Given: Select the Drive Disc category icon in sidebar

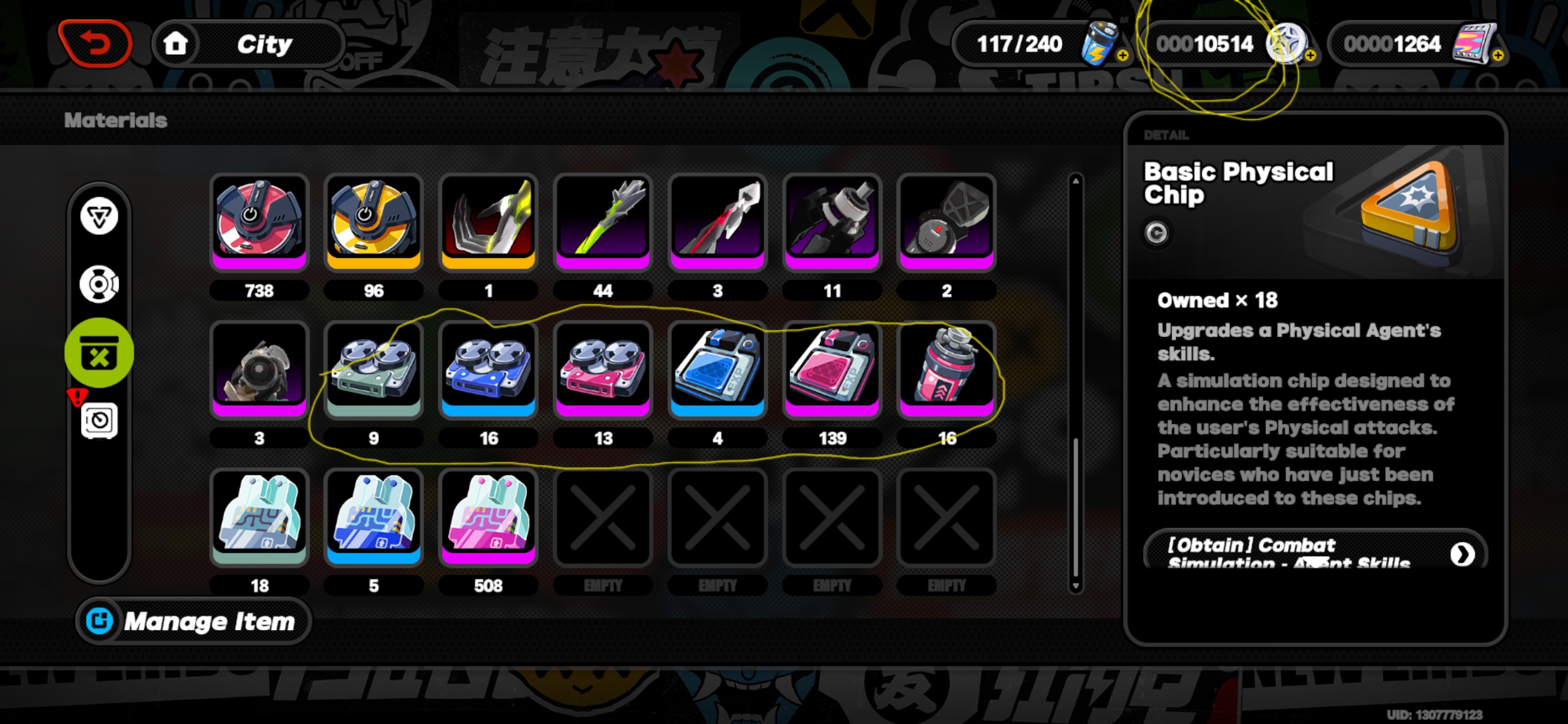Looking at the screenshot, I should point(99,284).
